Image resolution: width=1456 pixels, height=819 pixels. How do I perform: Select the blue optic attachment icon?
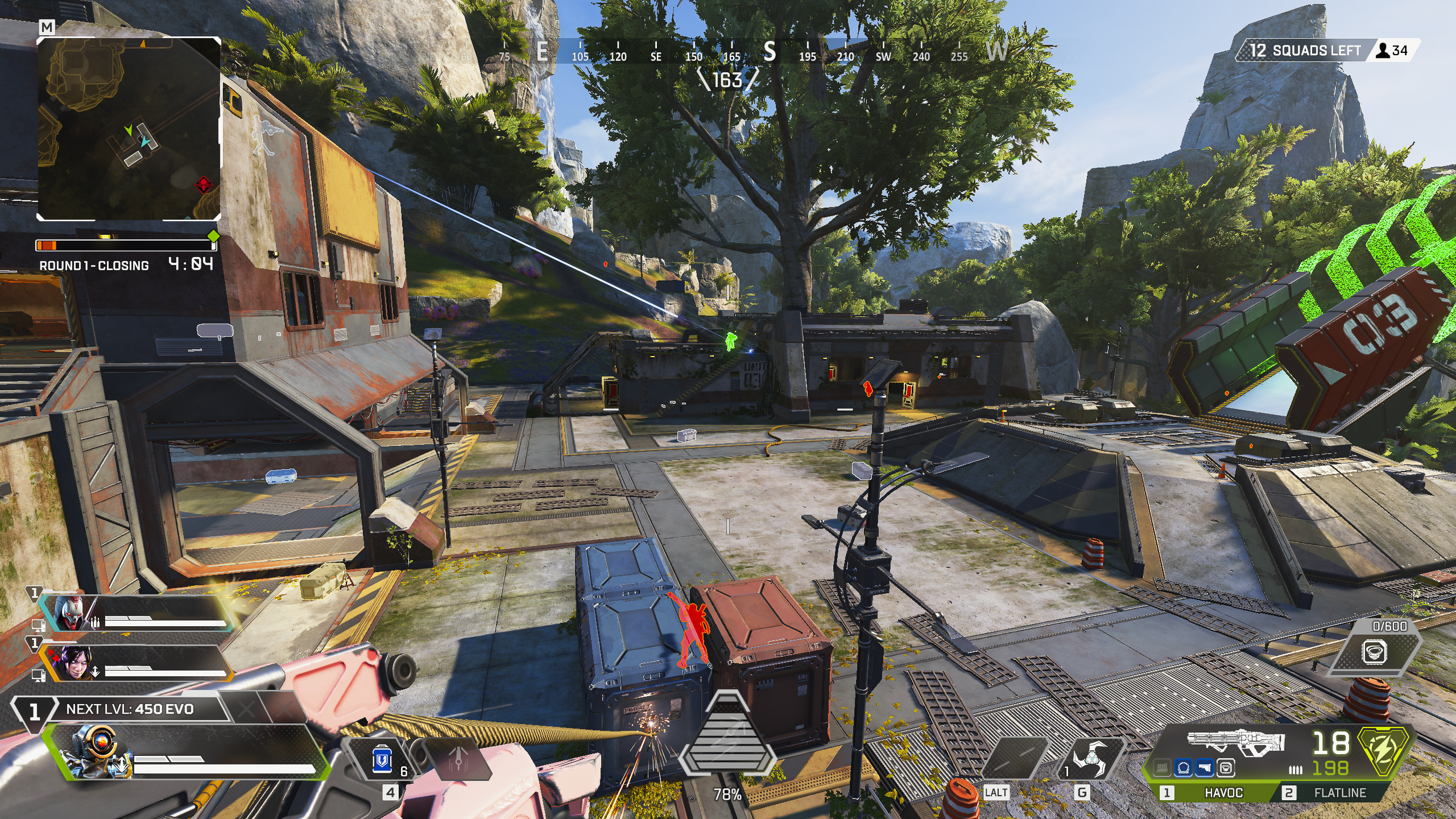[x=1184, y=768]
